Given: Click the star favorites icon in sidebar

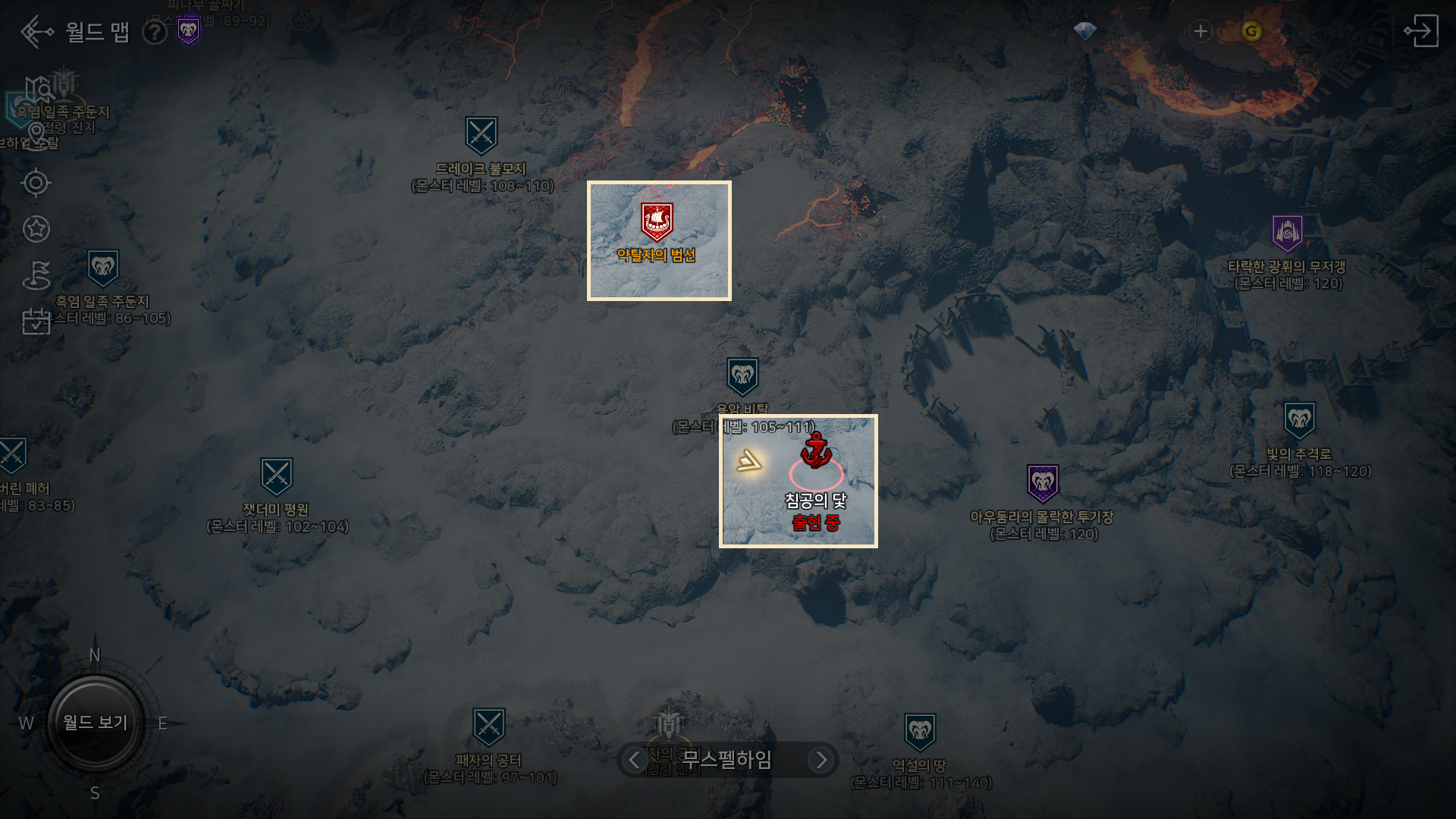Looking at the screenshot, I should pos(36,229).
